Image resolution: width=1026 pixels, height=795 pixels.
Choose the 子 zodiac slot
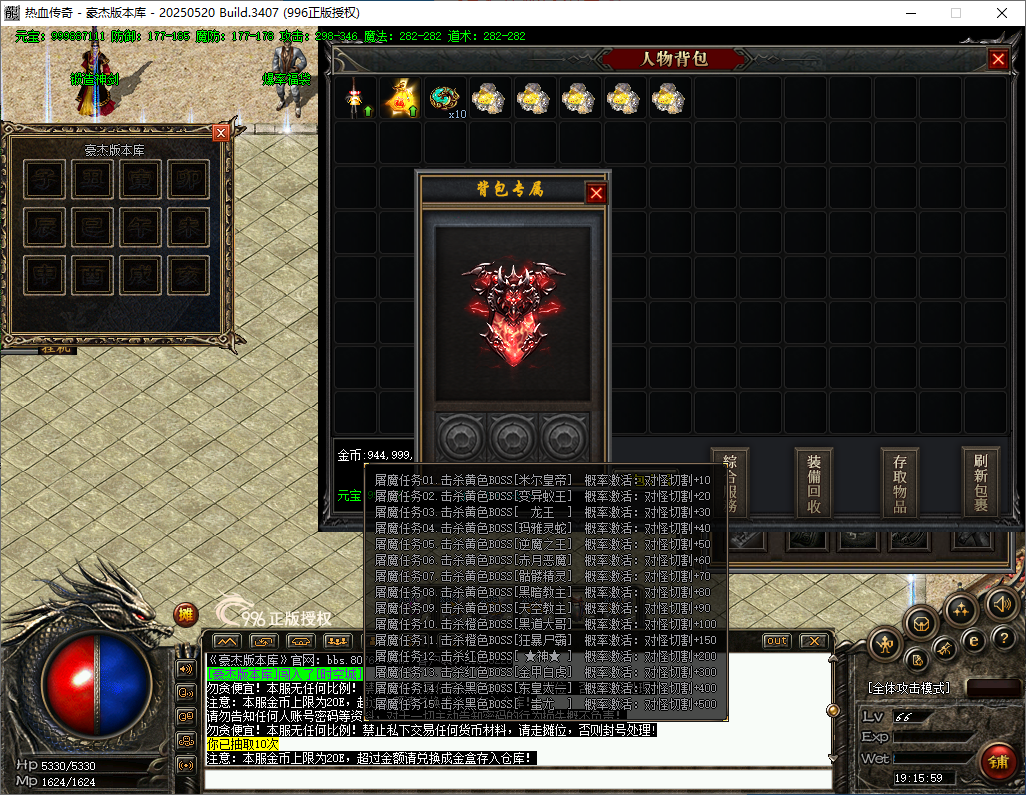[43, 179]
